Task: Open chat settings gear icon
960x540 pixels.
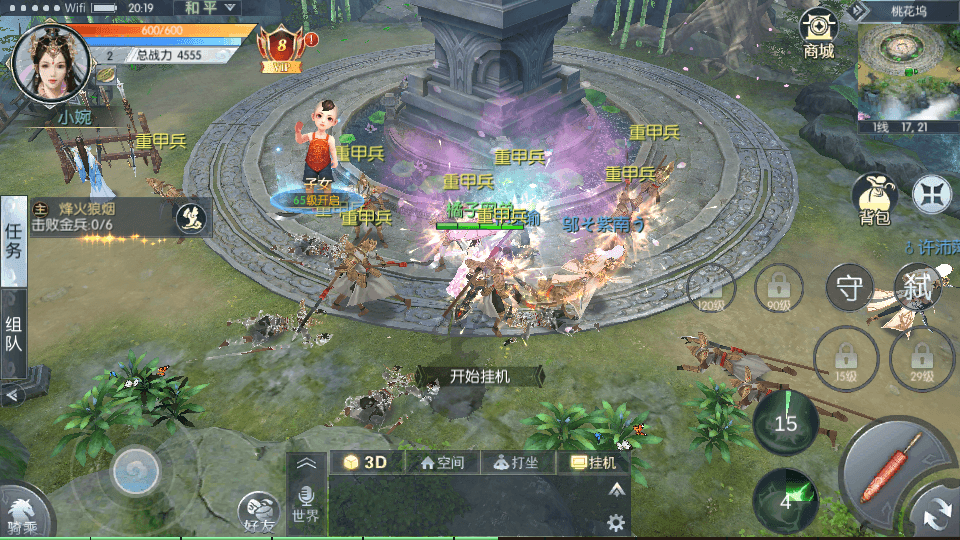Action: pos(616,522)
